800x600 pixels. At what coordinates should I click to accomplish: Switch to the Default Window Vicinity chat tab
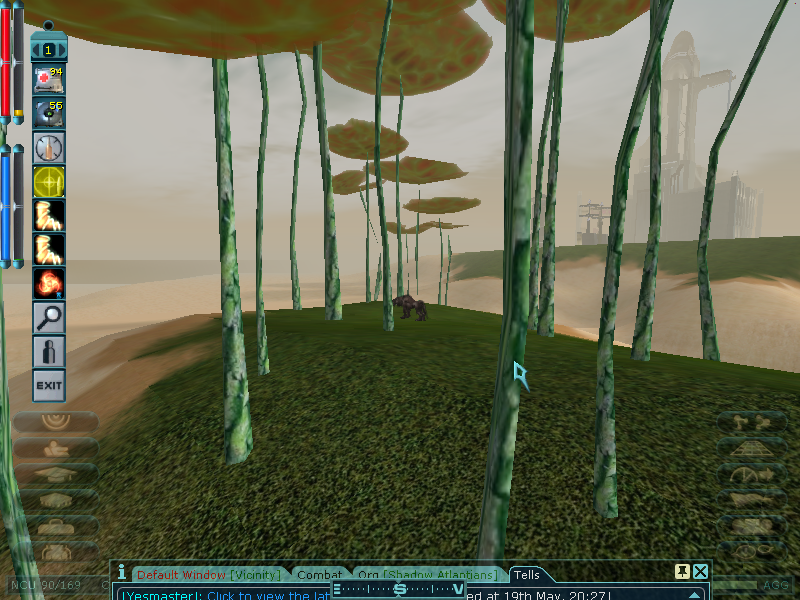(210, 575)
